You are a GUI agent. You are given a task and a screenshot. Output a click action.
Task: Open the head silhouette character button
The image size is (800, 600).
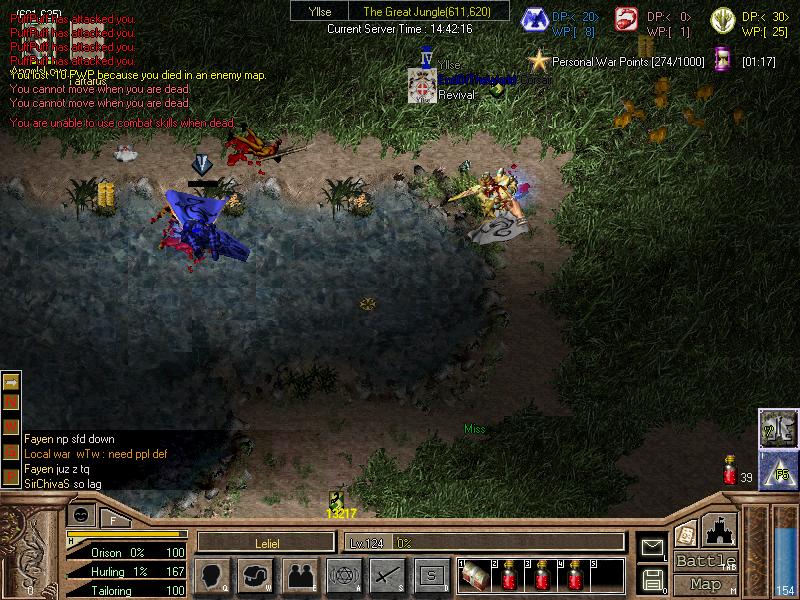coord(212,576)
